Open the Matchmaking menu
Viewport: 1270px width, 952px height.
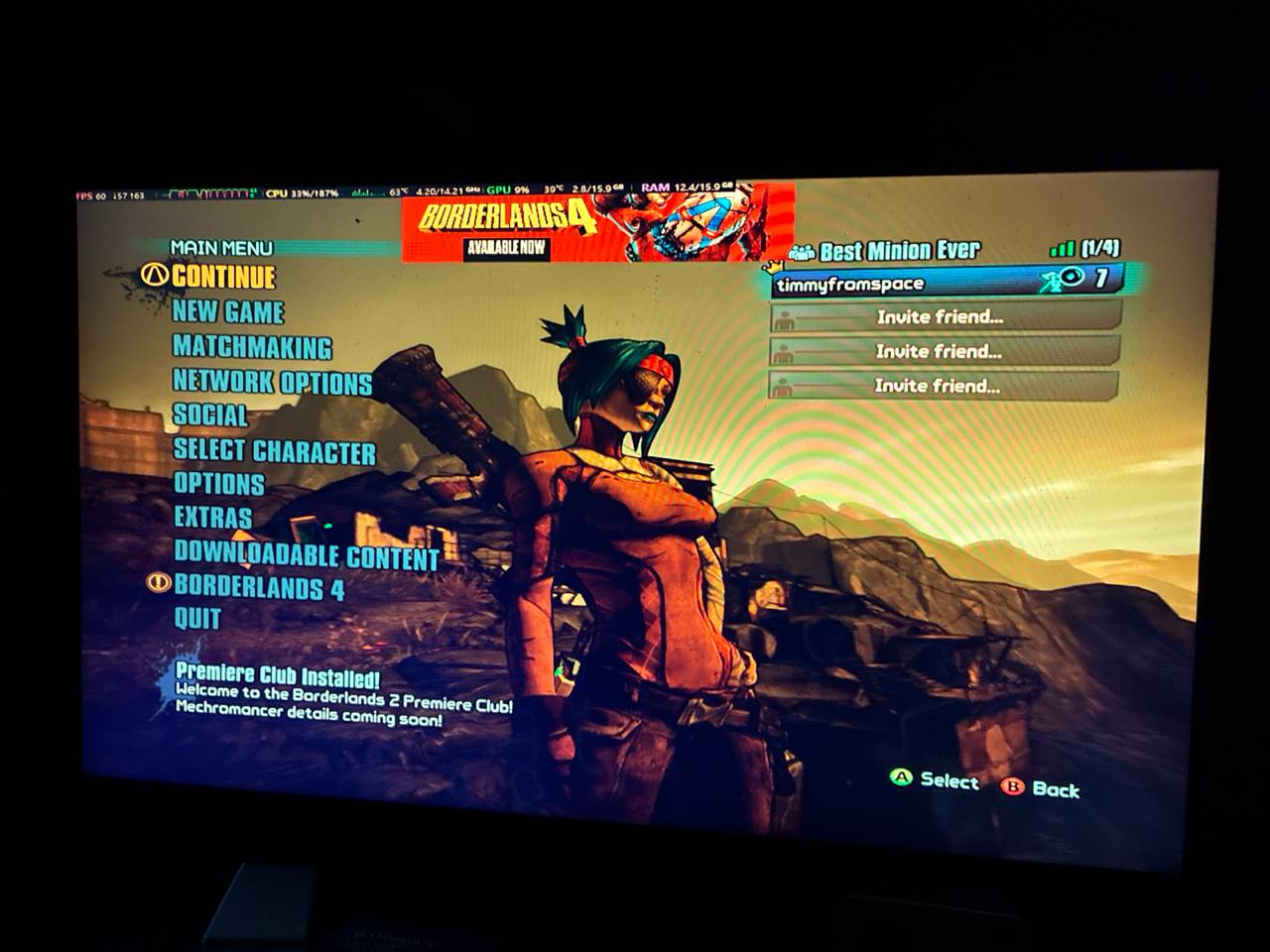pyautogui.click(x=252, y=347)
